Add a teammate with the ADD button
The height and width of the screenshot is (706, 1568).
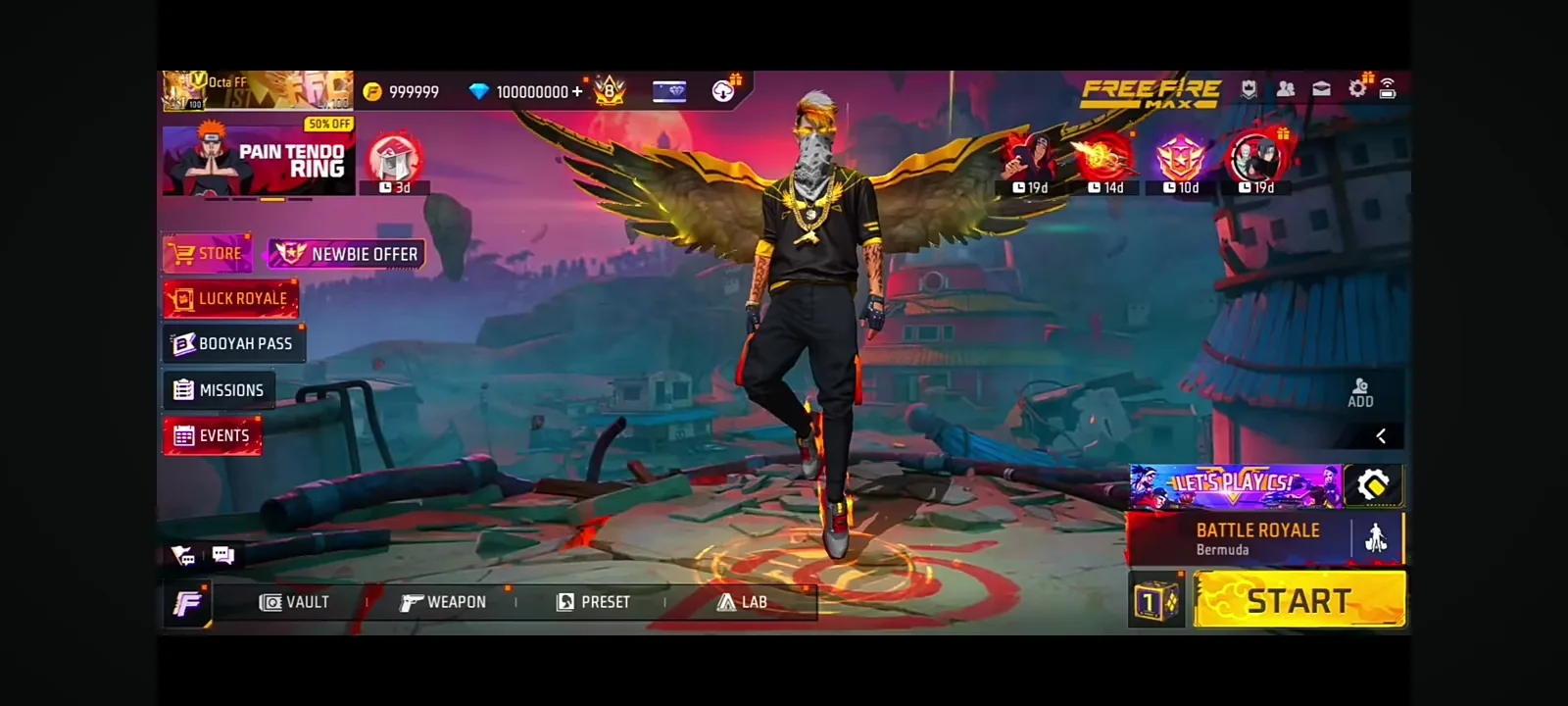coord(1360,392)
